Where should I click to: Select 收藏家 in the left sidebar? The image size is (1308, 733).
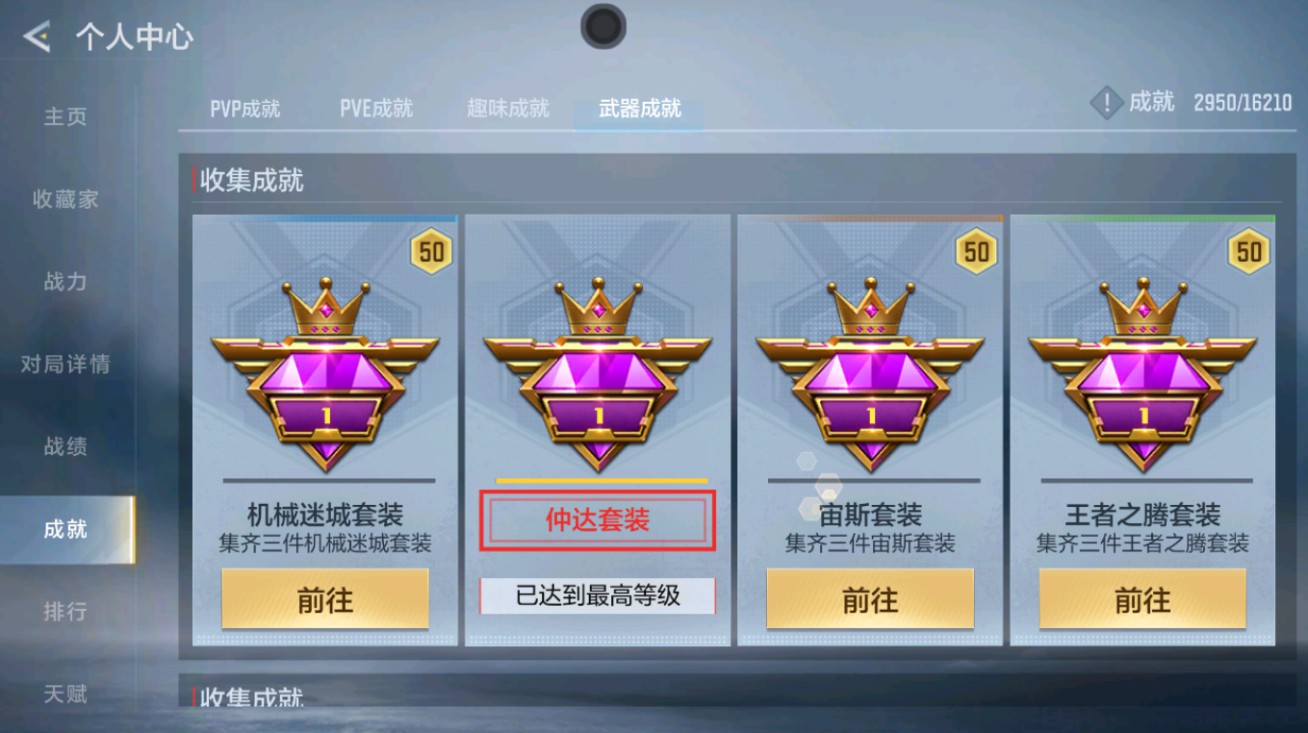67,199
